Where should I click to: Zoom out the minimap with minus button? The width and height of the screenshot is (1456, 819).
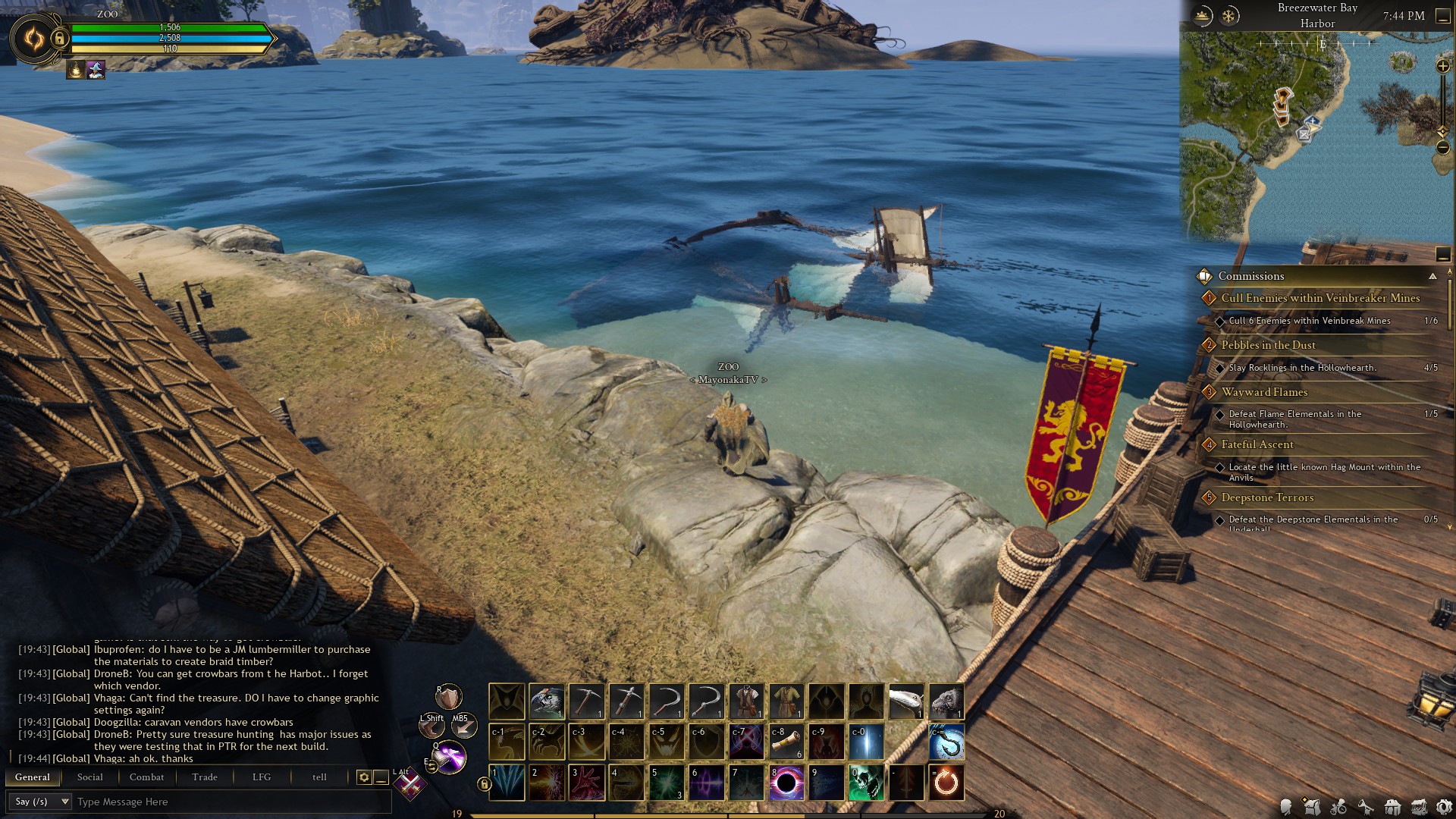pos(1443,148)
